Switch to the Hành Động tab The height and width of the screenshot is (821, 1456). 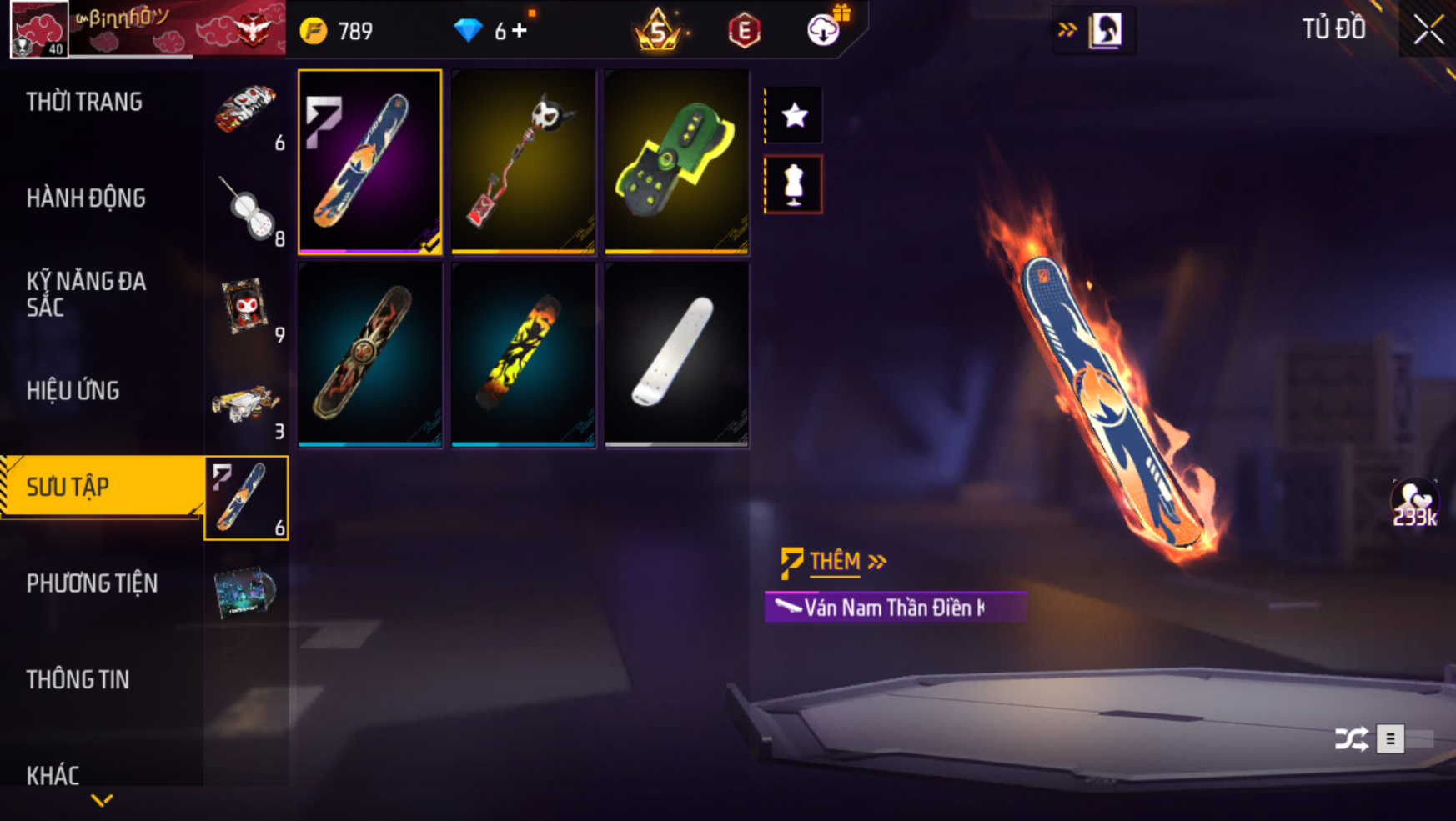click(86, 198)
